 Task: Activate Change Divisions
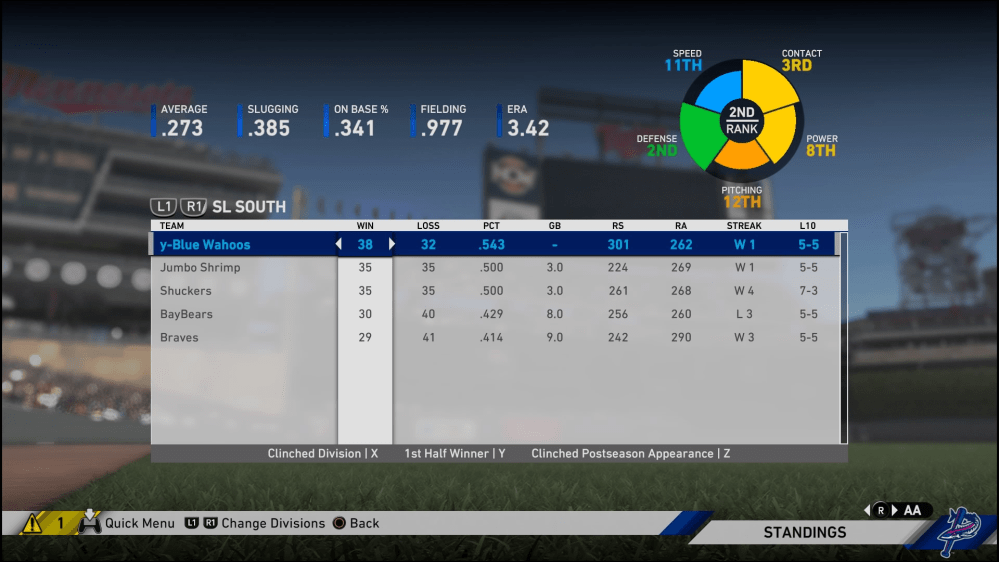point(272,523)
